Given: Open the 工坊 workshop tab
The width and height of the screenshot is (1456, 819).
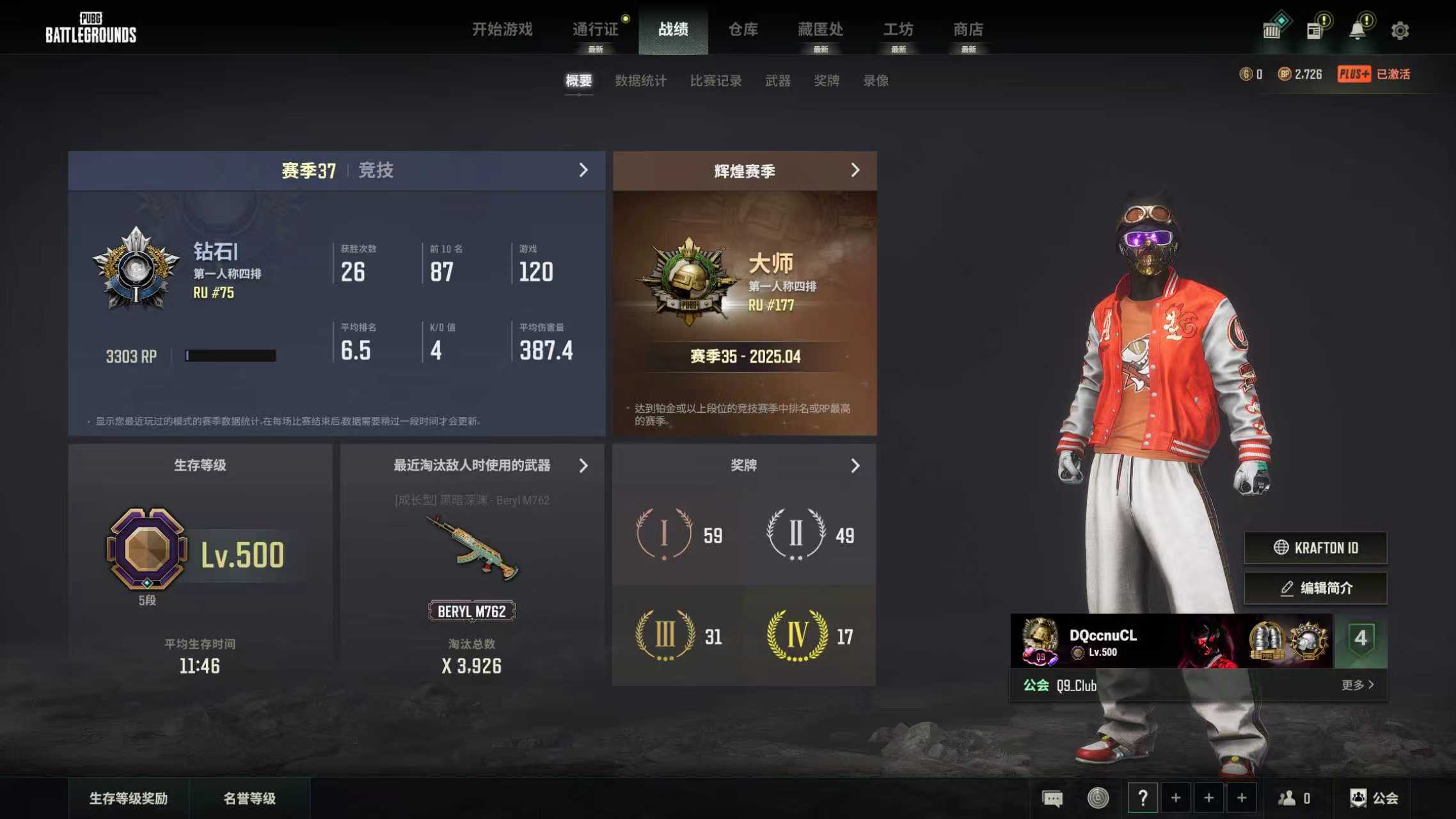Looking at the screenshot, I should 898,29.
